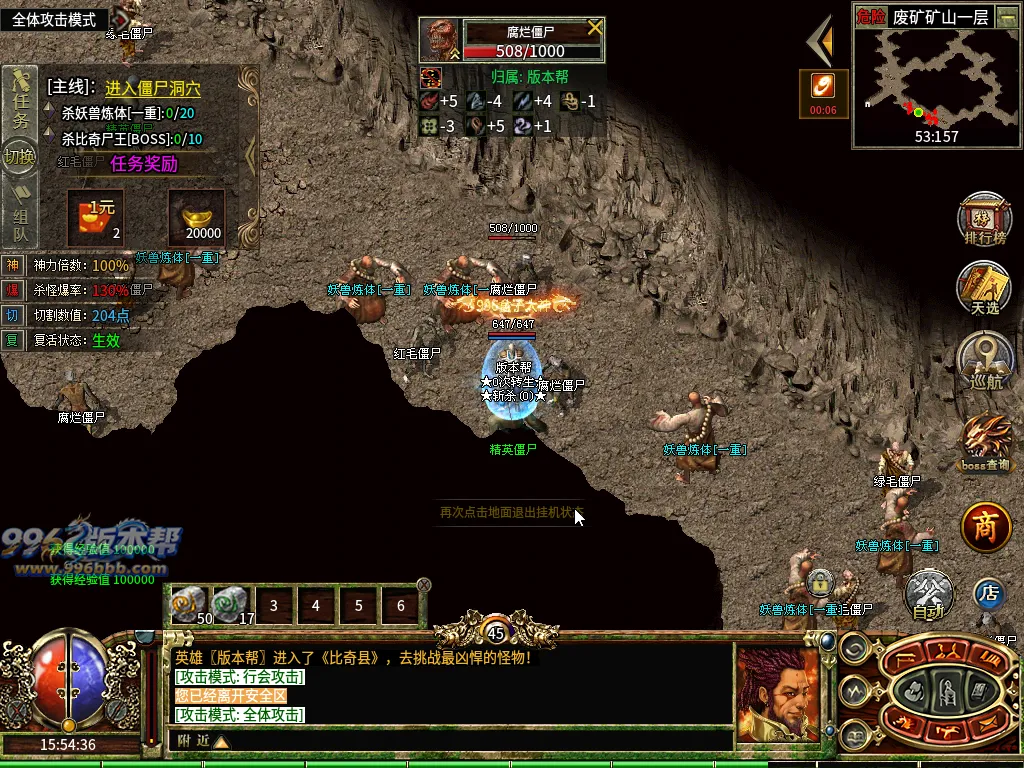Follow the 进入僵尸洞穴 main quest link
The width and height of the screenshot is (1024, 768).
152,88
